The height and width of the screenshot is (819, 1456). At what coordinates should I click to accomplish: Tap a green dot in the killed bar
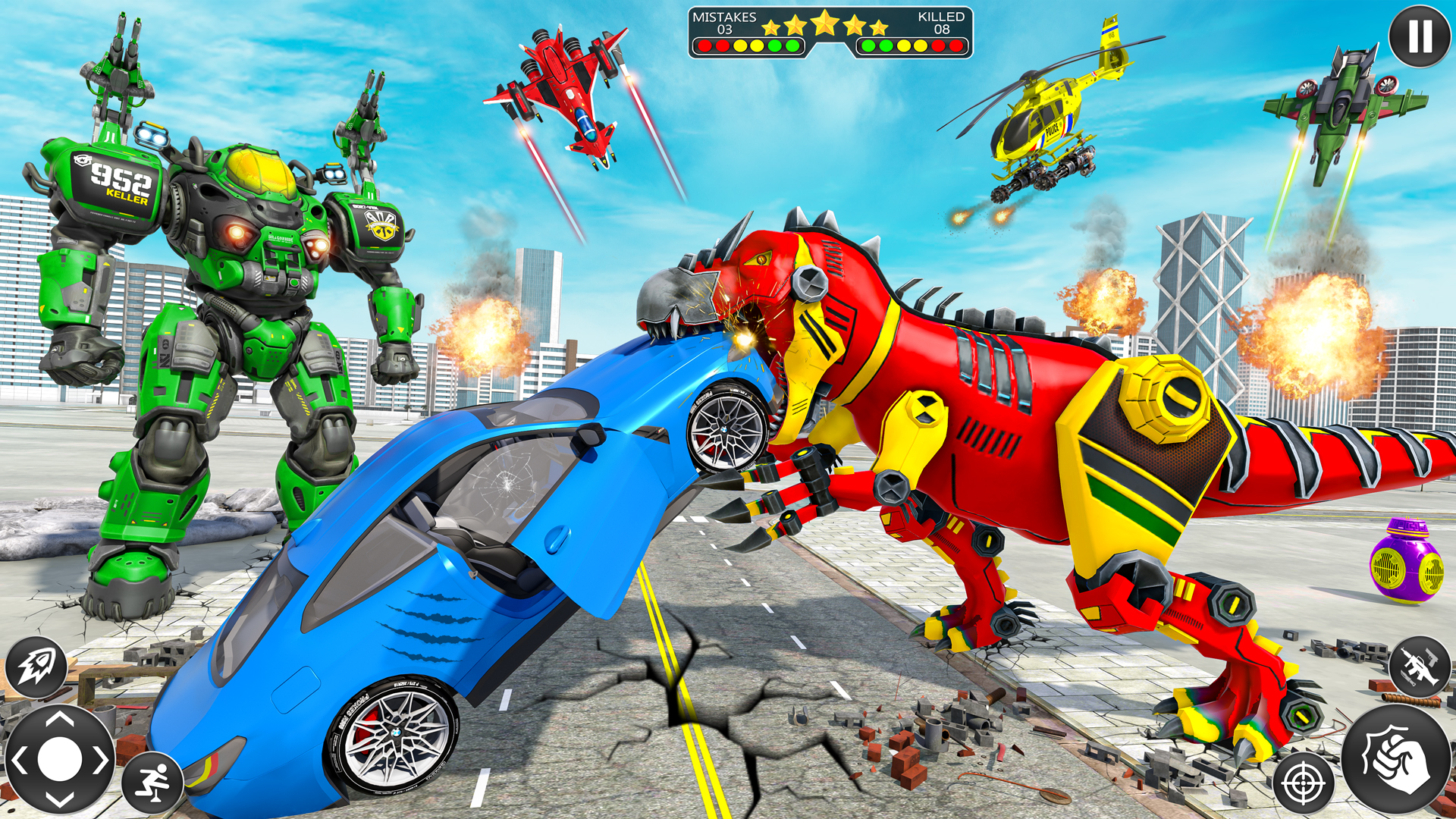[868, 45]
